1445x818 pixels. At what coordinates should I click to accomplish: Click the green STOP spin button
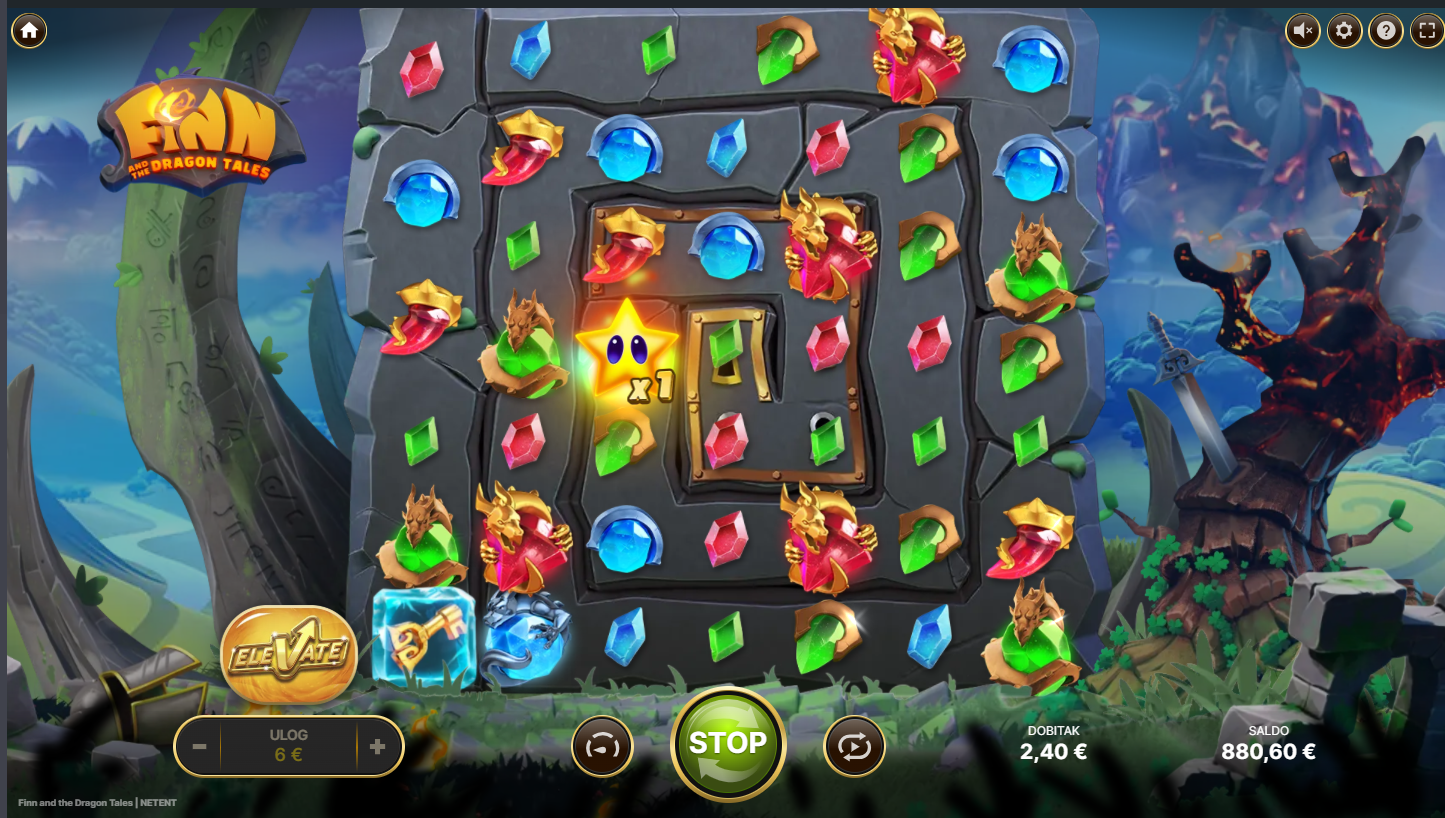click(727, 743)
